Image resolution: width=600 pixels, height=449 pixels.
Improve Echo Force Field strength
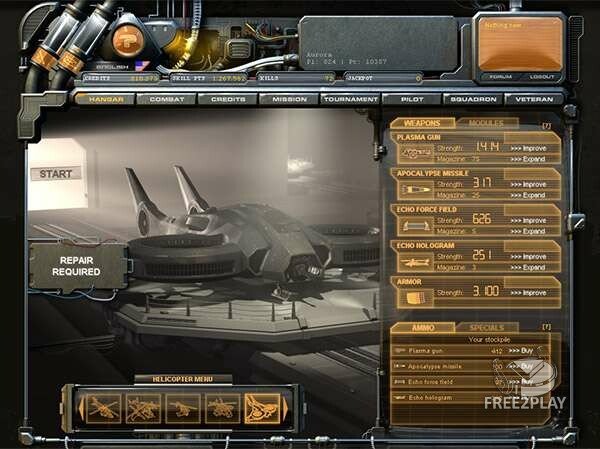(x=527, y=219)
